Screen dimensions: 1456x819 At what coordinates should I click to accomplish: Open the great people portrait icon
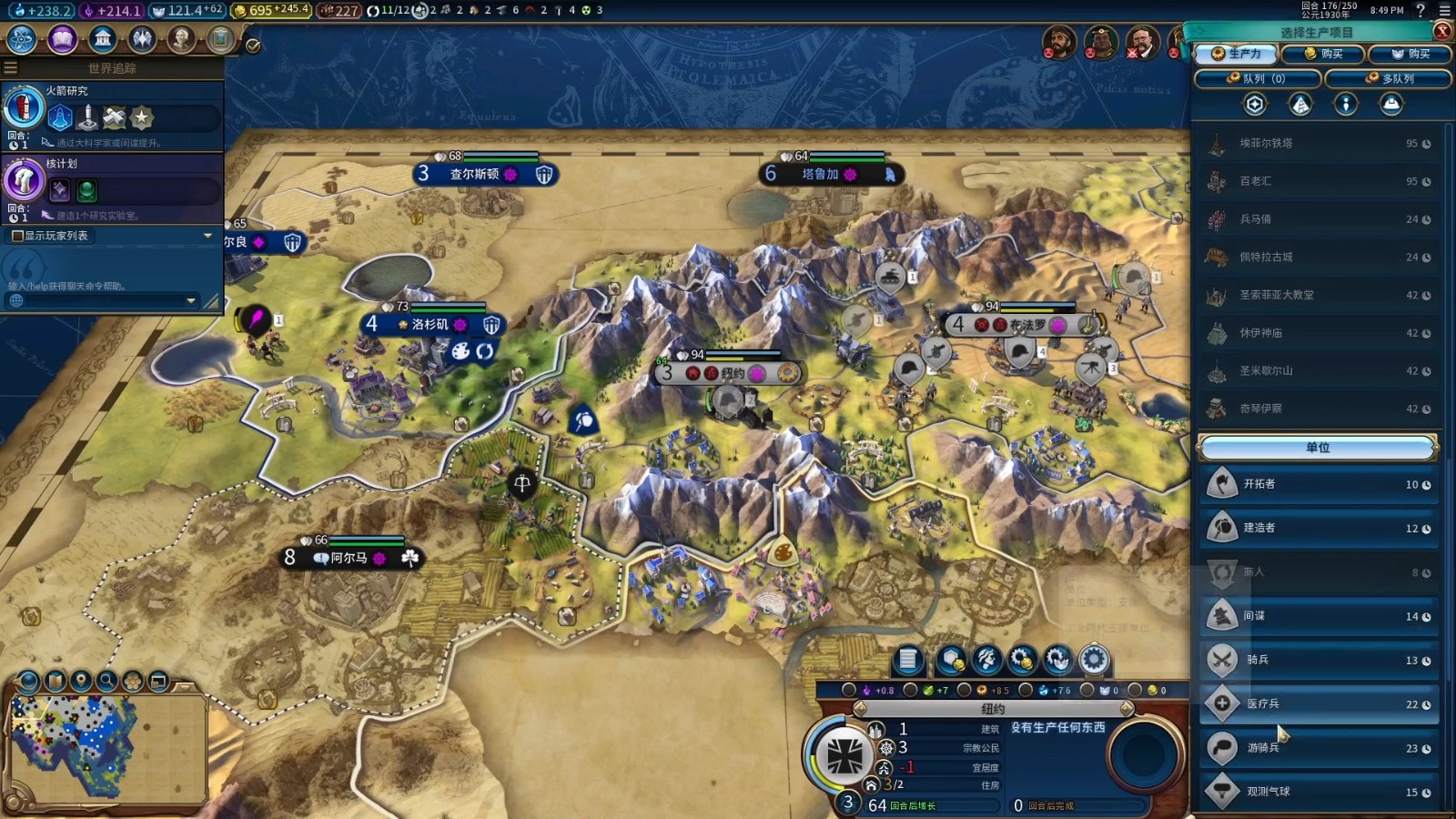pos(182,39)
